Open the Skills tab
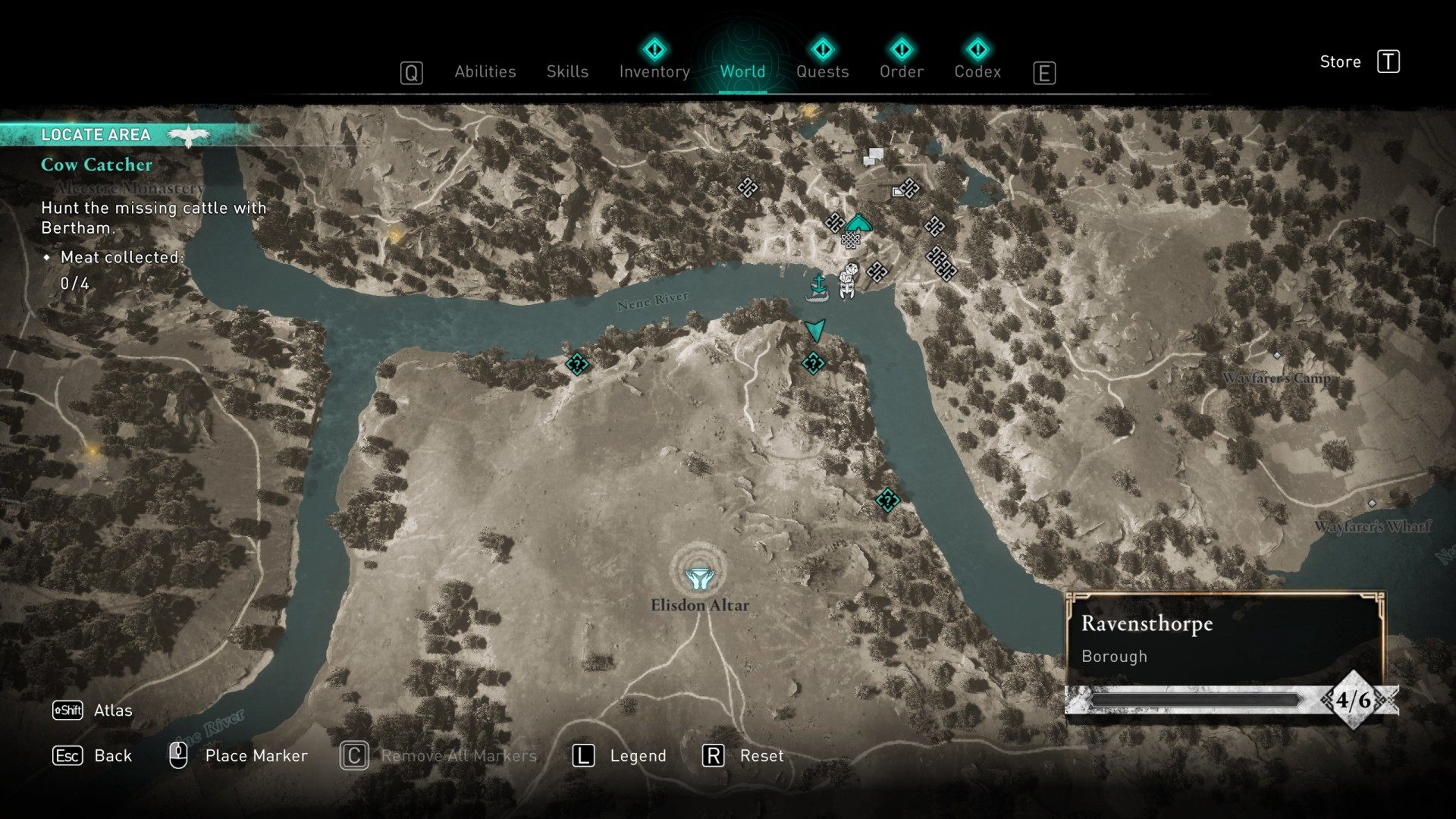The width and height of the screenshot is (1456, 819). tap(567, 71)
